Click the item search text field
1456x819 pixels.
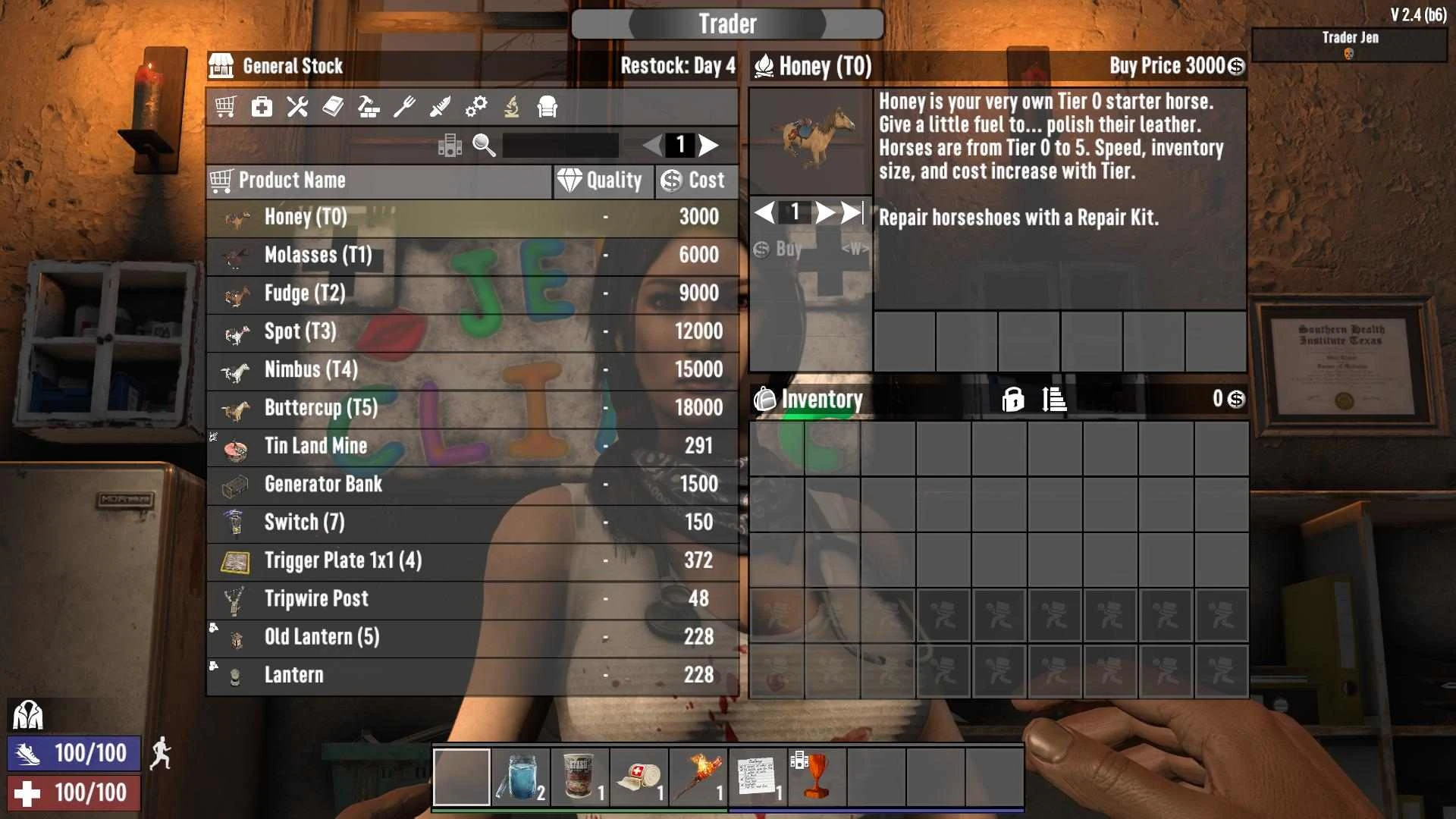pos(560,145)
